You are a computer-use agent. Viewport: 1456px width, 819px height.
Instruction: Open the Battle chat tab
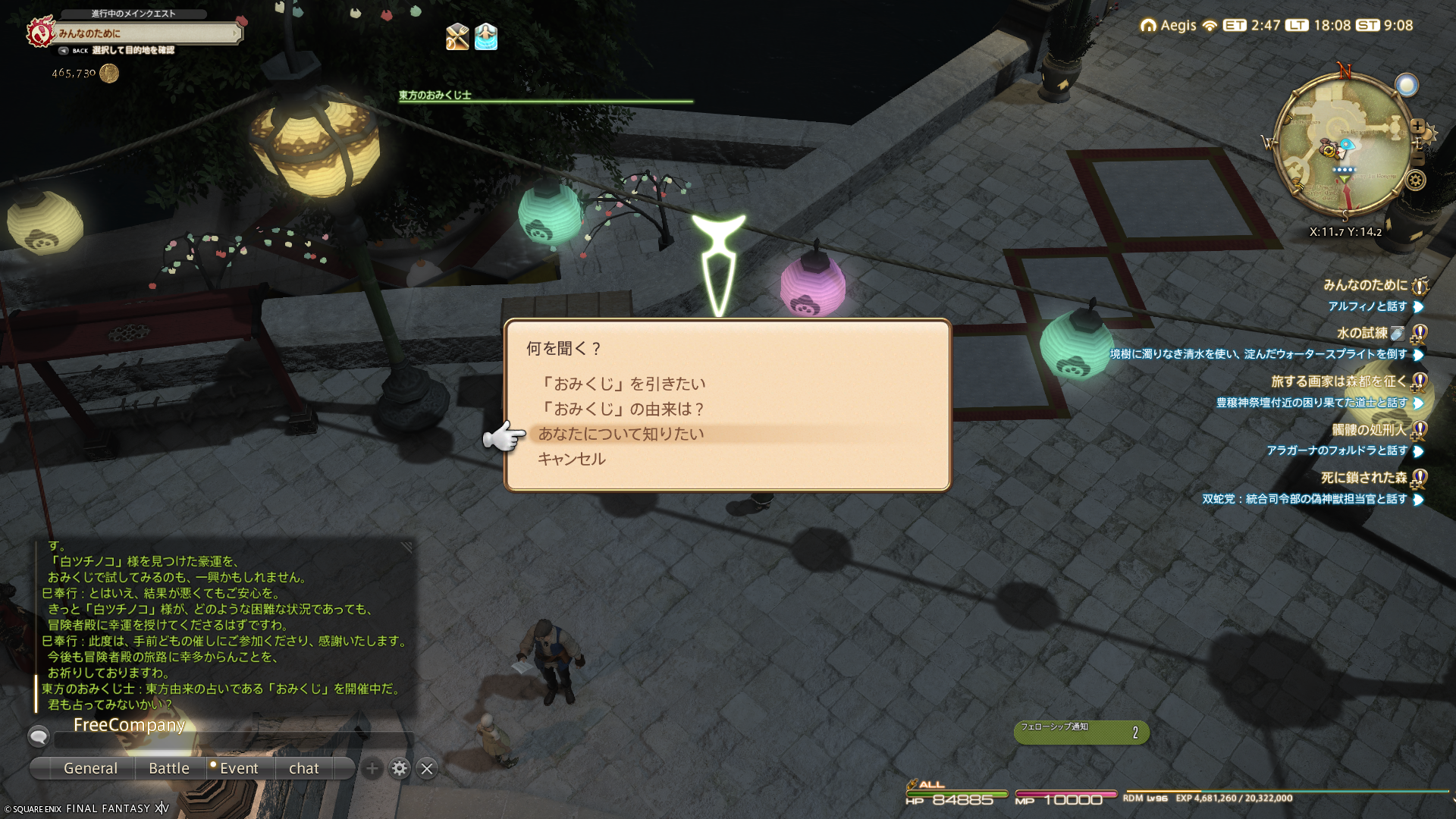tap(169, 768)
